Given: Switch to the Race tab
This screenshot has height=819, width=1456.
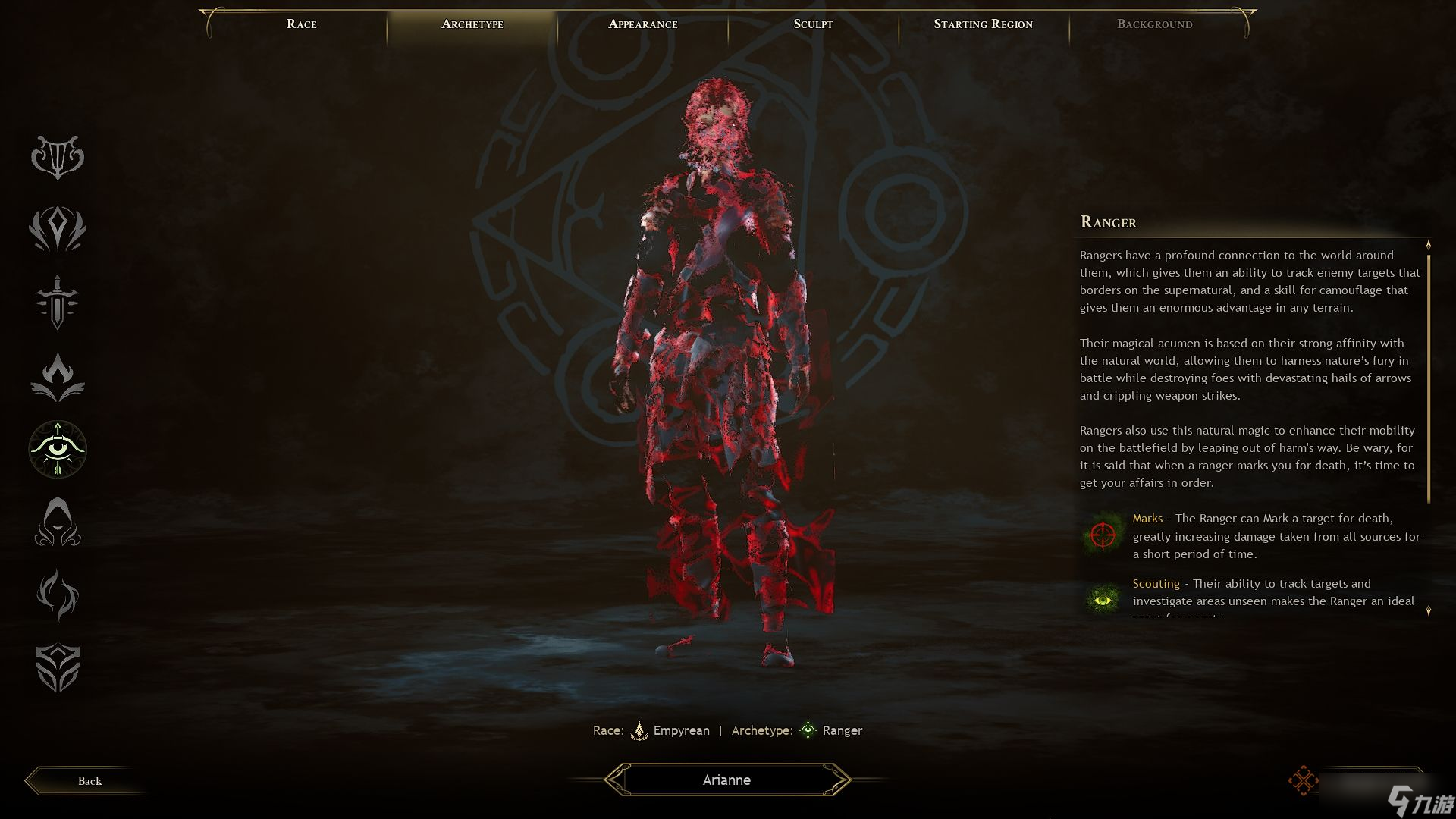Looking at the screenshot, I should [302, 24].
